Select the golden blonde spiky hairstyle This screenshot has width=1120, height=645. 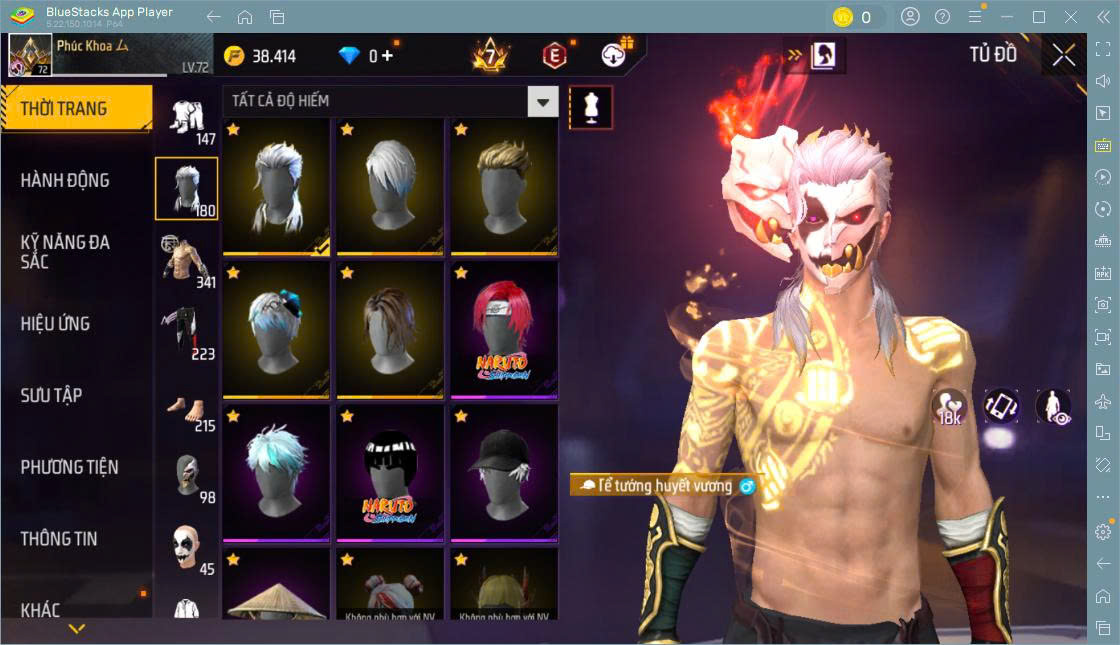click(504, 185)
